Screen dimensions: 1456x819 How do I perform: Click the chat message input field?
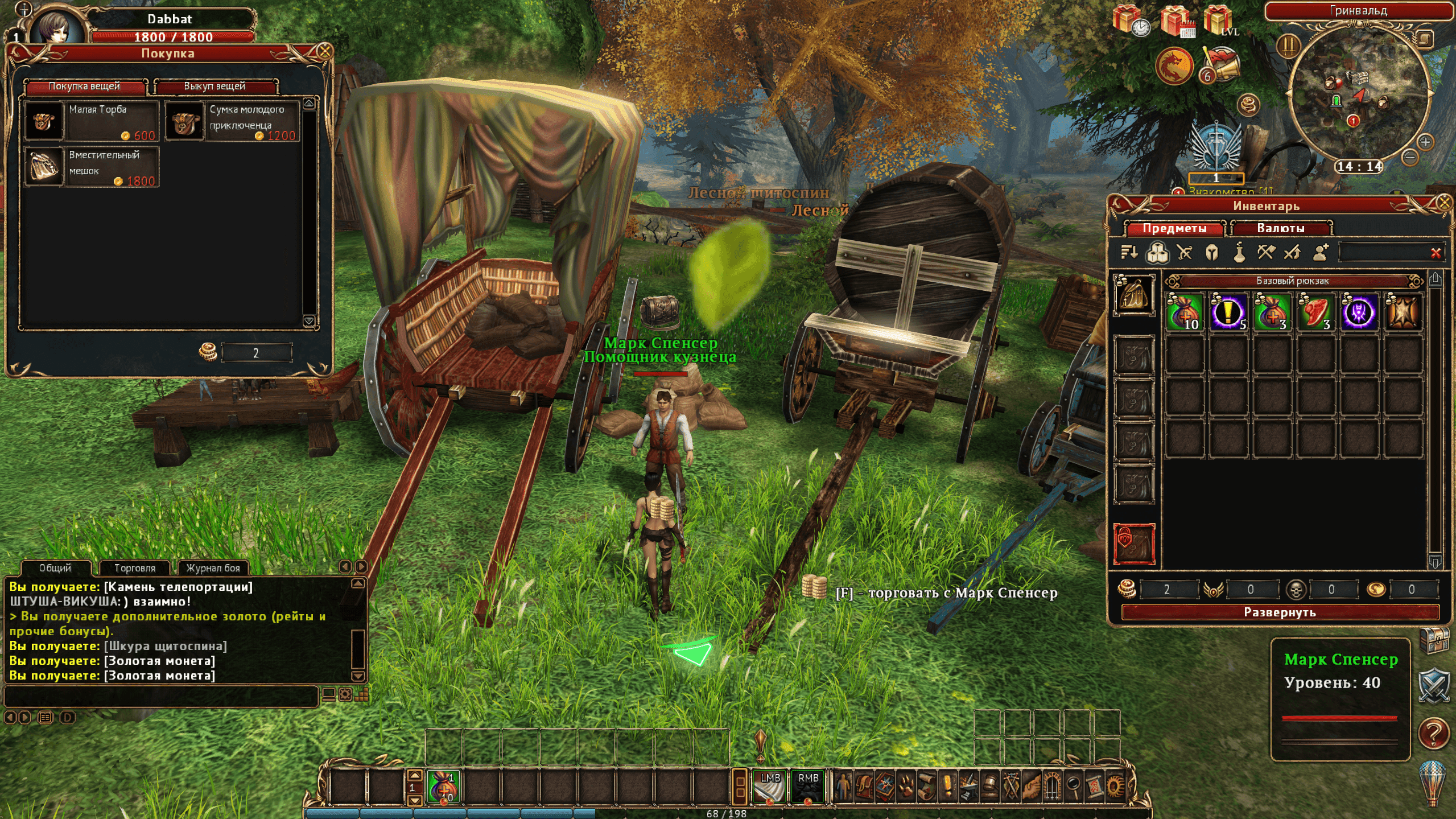coord(160,695)
